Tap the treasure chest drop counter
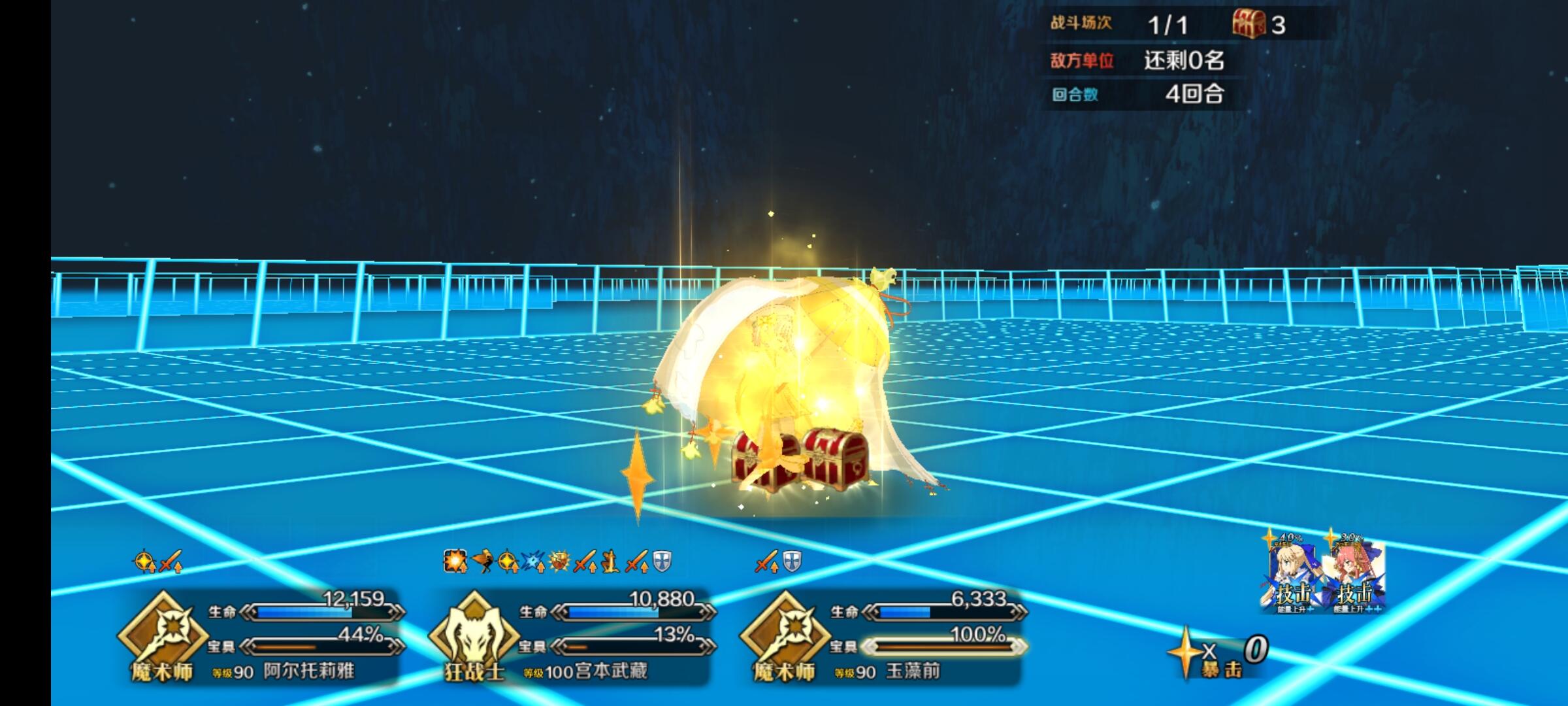Viewport: 1568px width, 706px height. [x=1258, y=25]
